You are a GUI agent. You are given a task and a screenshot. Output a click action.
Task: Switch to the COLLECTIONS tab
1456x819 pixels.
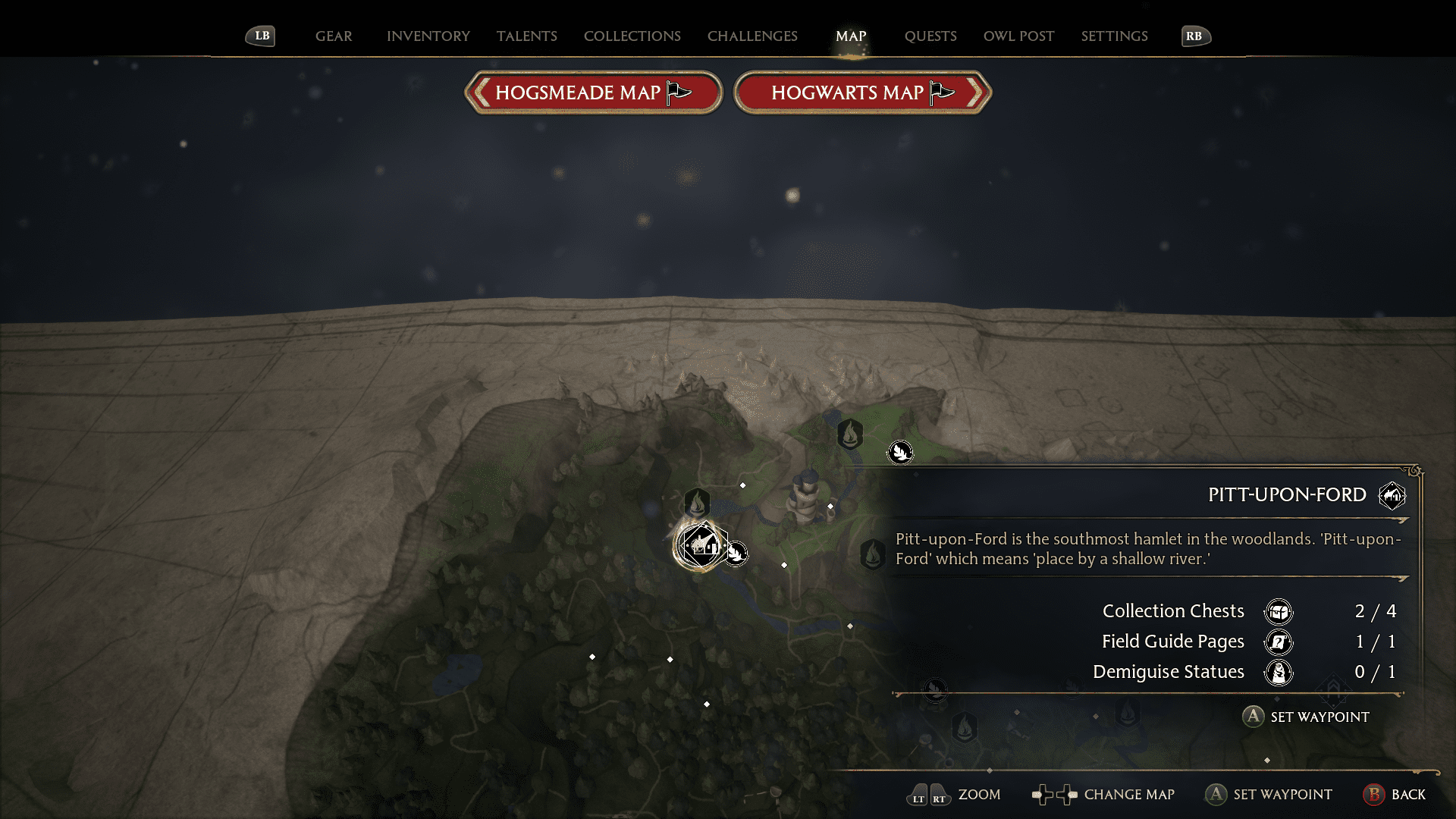click(632, 36)
